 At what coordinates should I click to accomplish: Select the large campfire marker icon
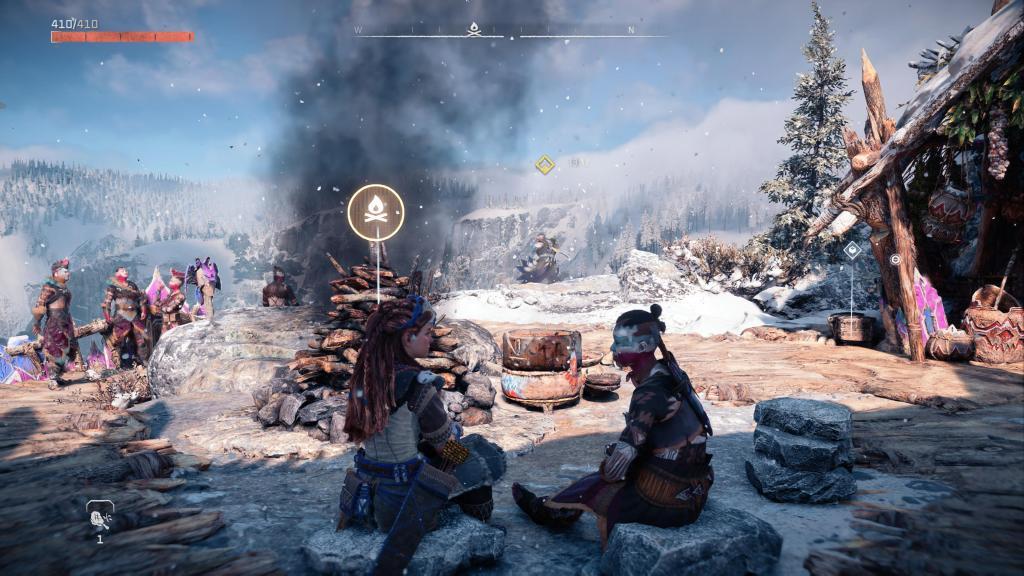coord(376,212)
